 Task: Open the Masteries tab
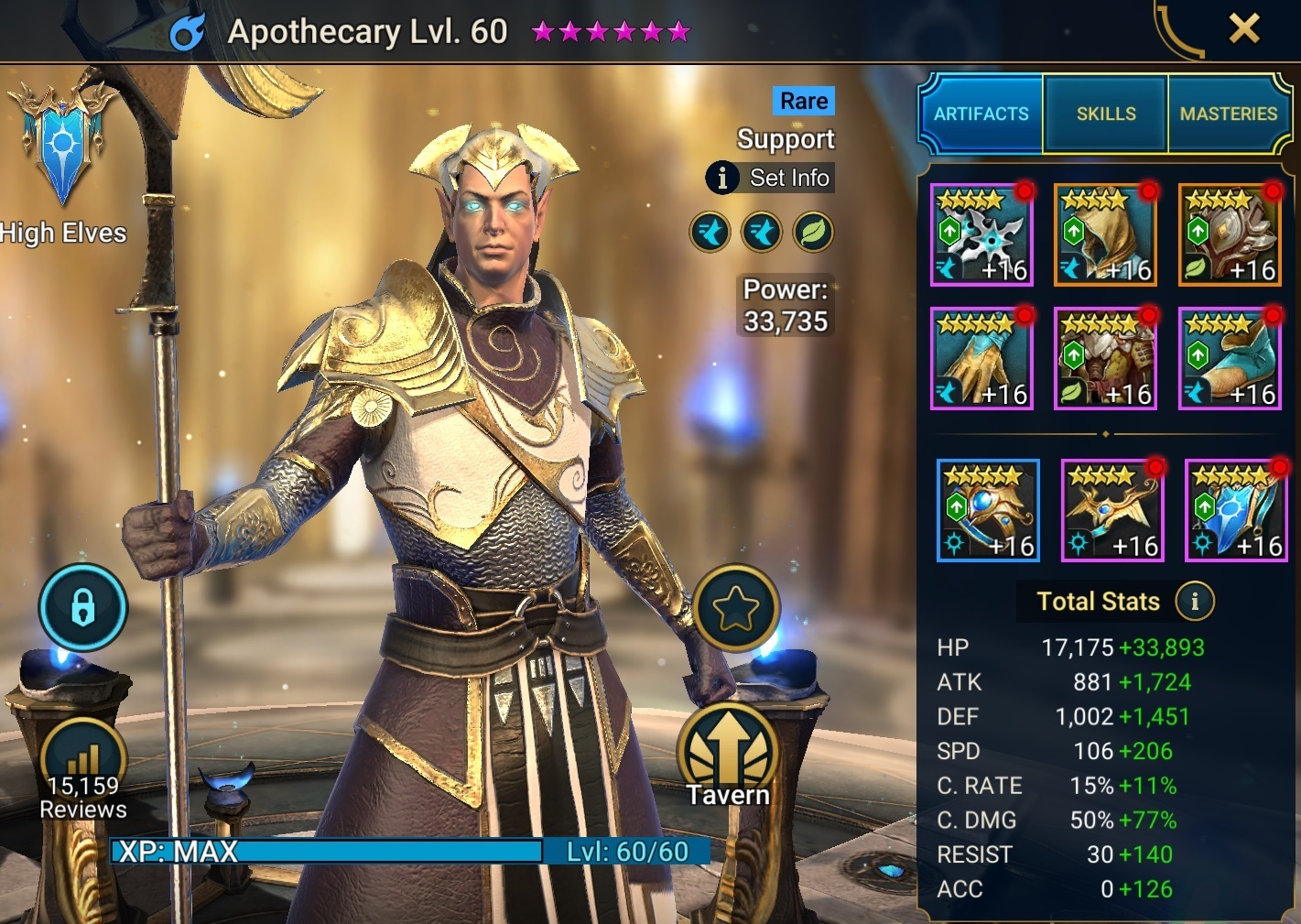[x=1229, y=113]
